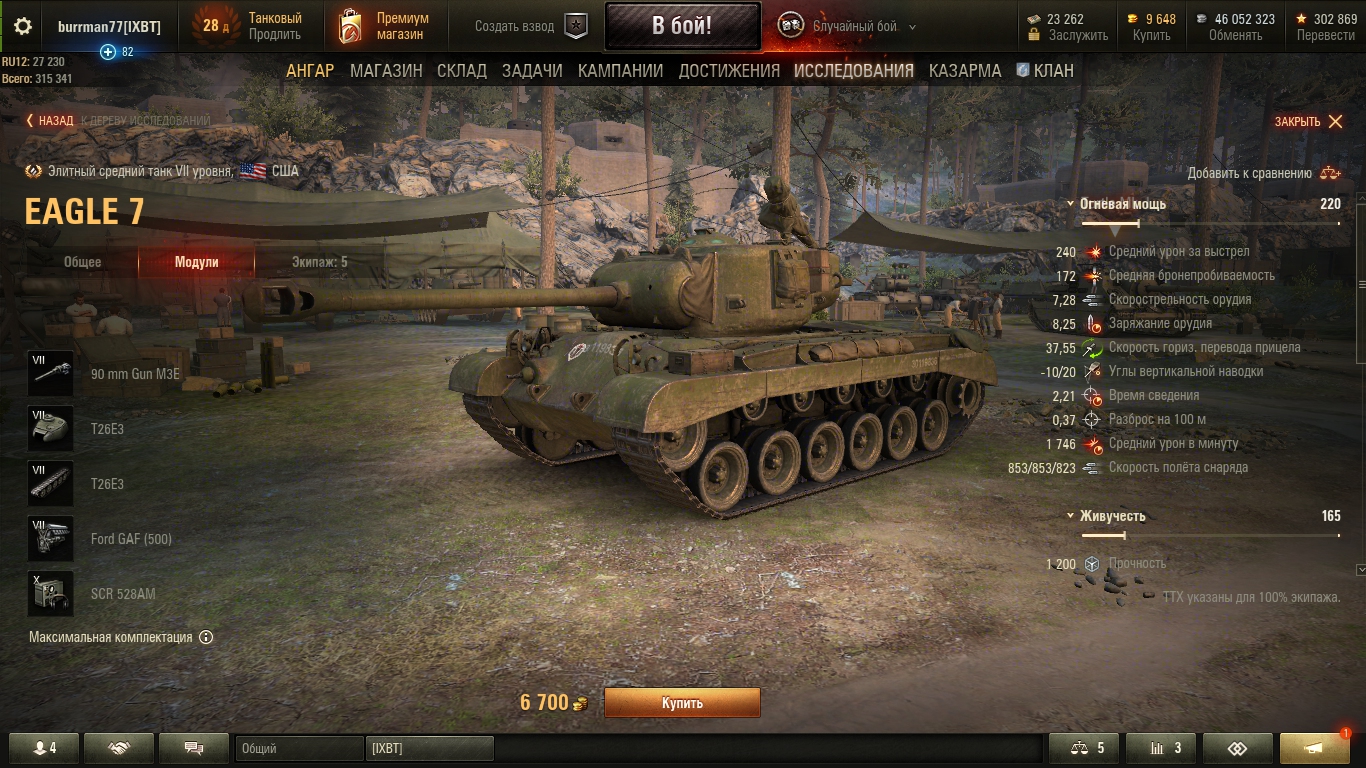The height and width of the screenshot is (768, 1366).
Task: Open the settings gear menu
Action: tap(22, 26)
